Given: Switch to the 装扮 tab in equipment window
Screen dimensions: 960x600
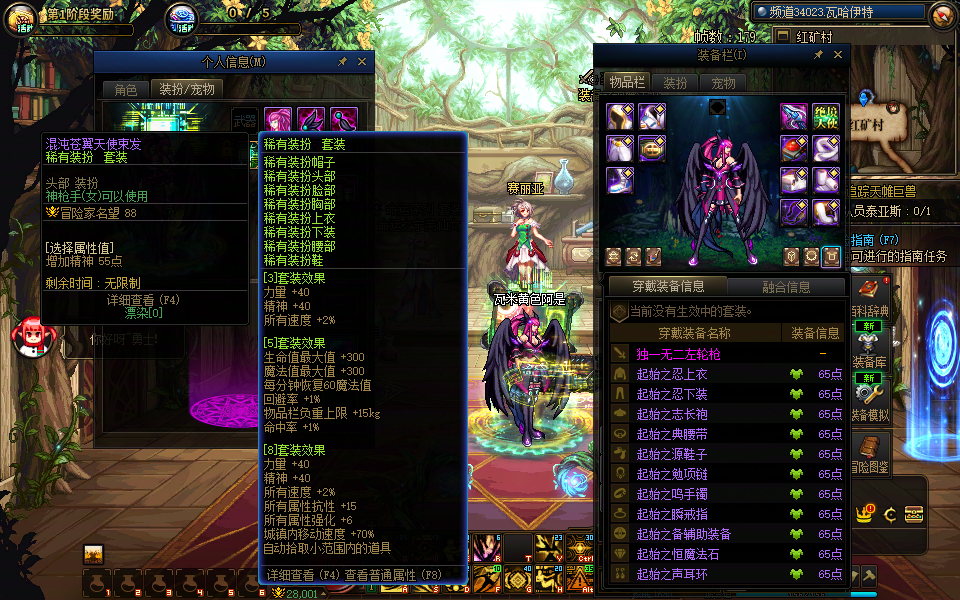Looking at the screenshot, I should 675,83.
